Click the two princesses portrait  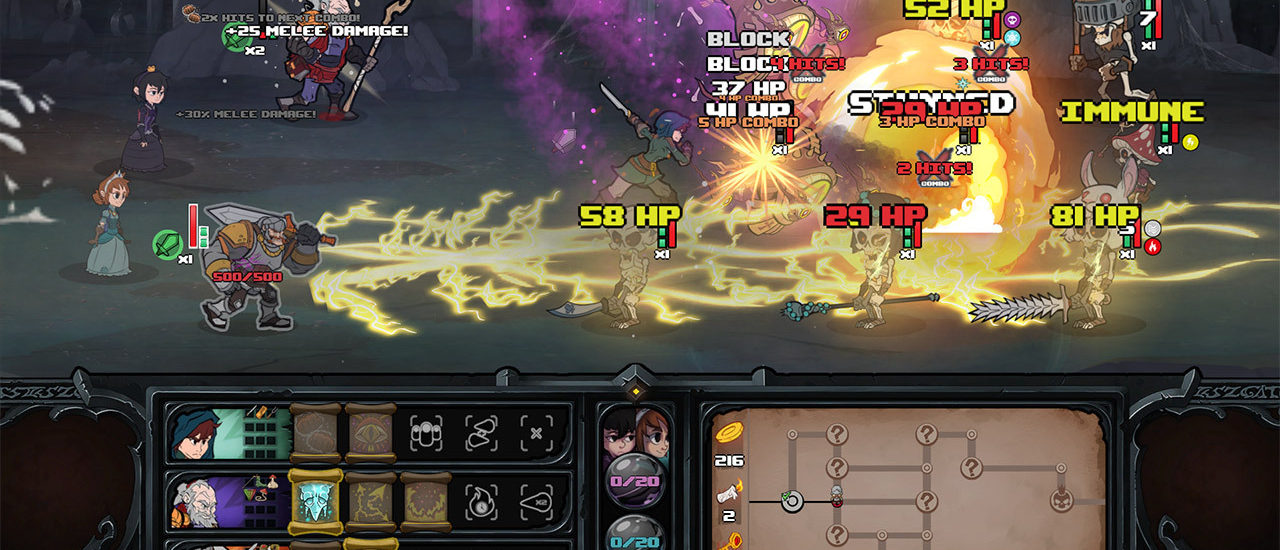[635, 432]
